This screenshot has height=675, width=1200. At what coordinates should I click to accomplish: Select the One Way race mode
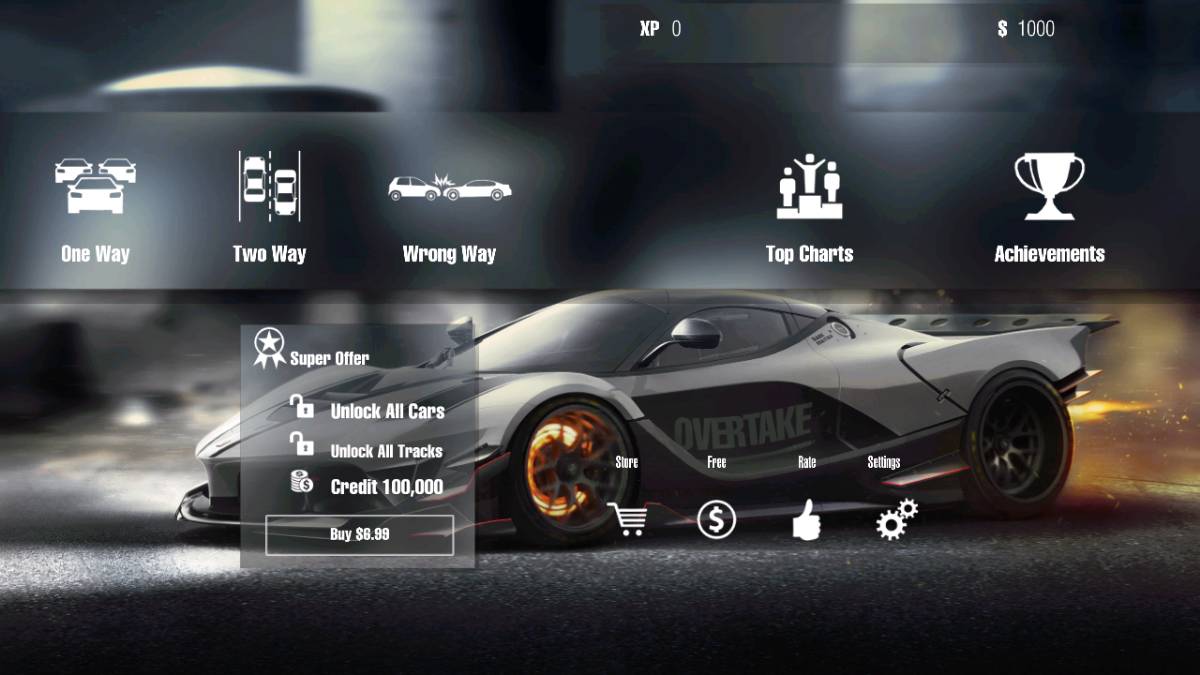pos(95,208)
